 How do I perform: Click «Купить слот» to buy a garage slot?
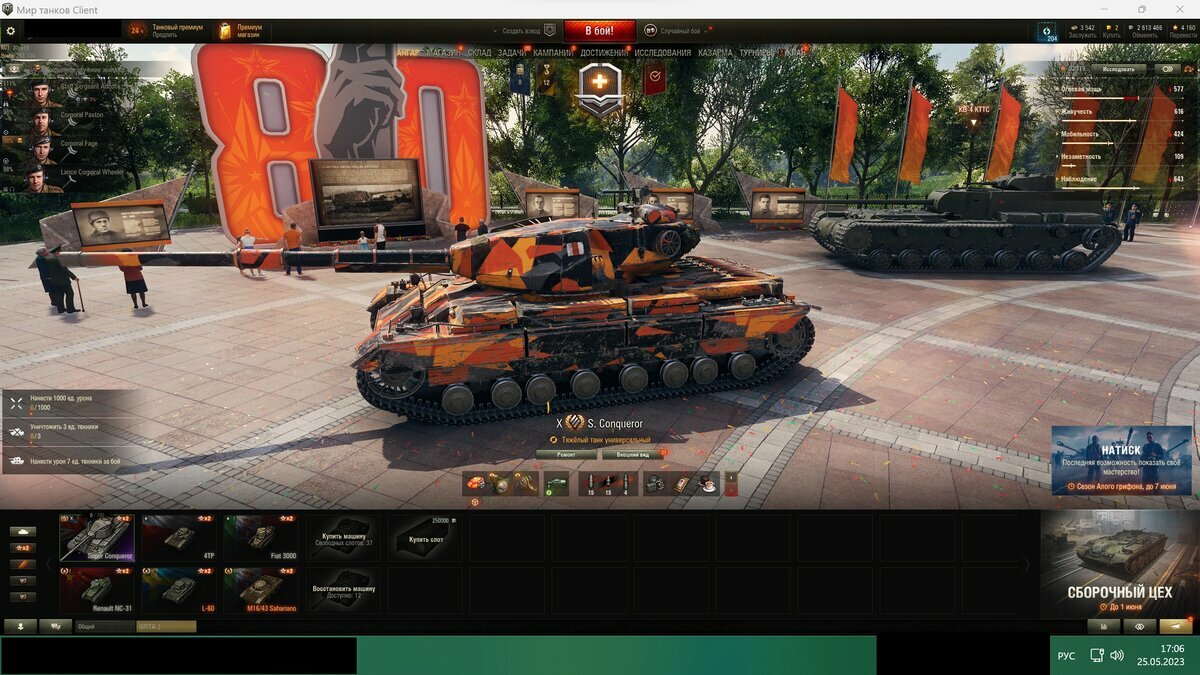click(425, 537)
